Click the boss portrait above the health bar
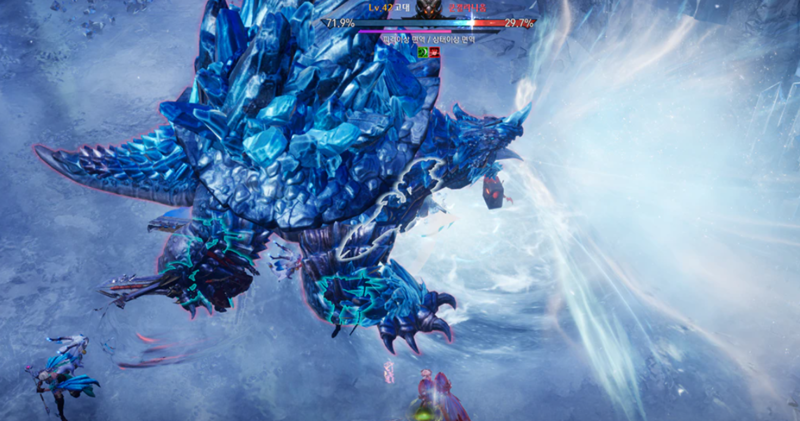Viewport: 800px width, 421px height. pos(429,9)
